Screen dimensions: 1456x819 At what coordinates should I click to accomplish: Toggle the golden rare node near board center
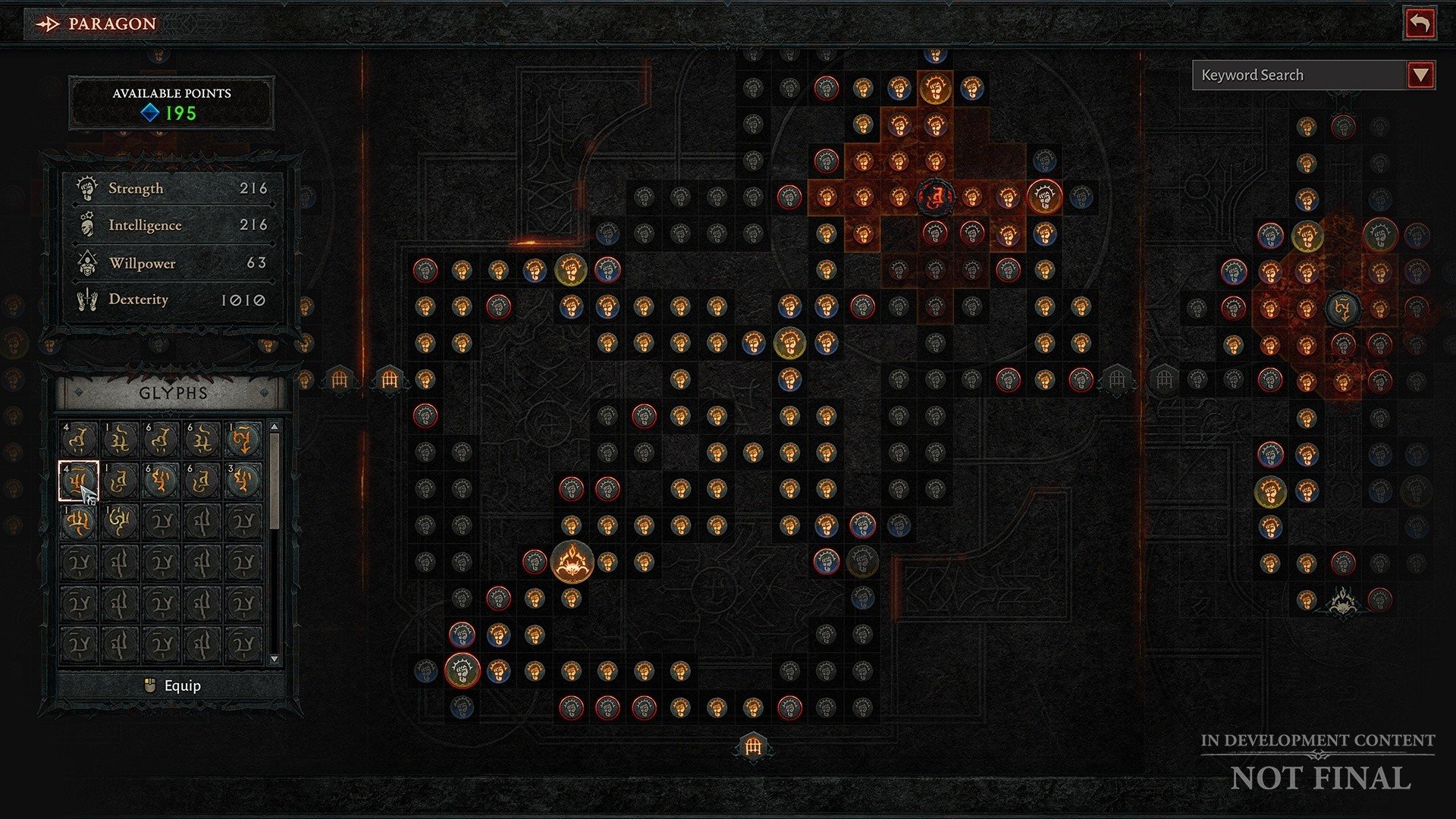(791, 342)
